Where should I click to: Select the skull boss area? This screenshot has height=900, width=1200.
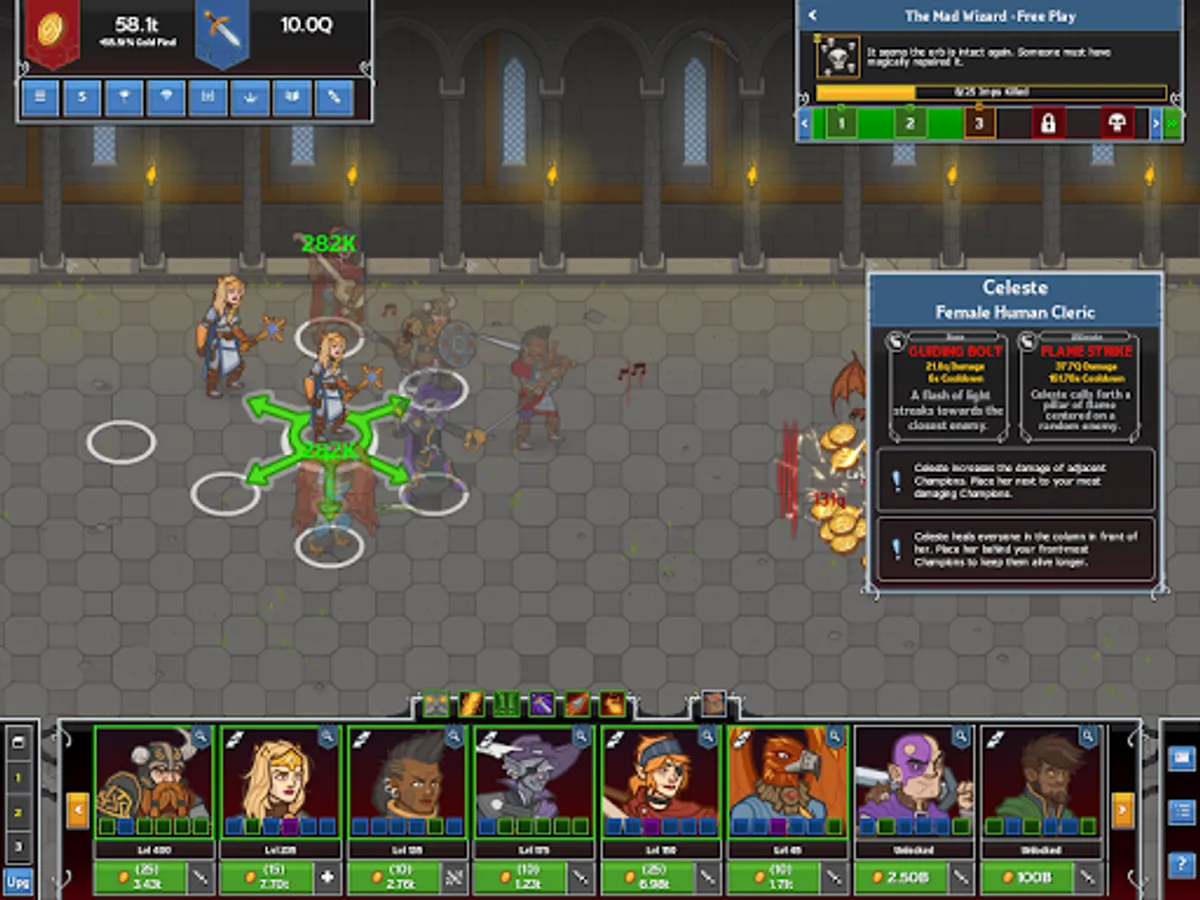[x=1117, y=123]
